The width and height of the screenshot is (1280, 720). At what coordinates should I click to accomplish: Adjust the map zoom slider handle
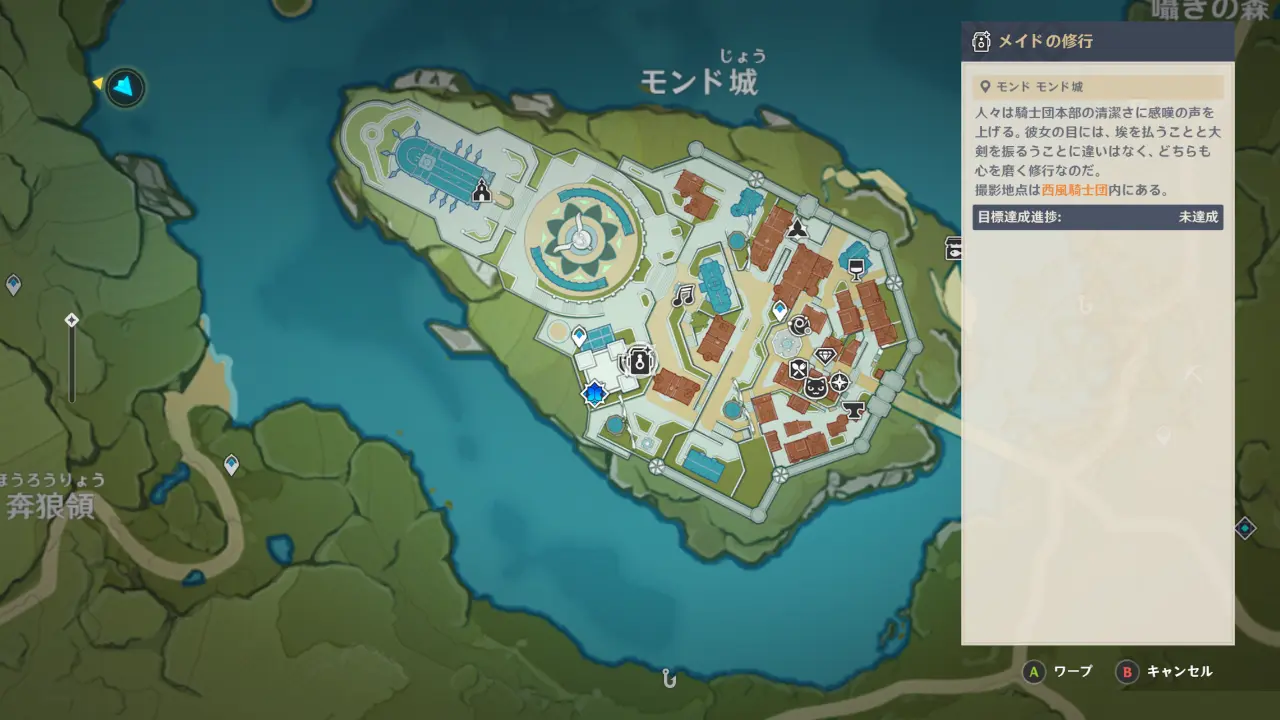[71, 320]
